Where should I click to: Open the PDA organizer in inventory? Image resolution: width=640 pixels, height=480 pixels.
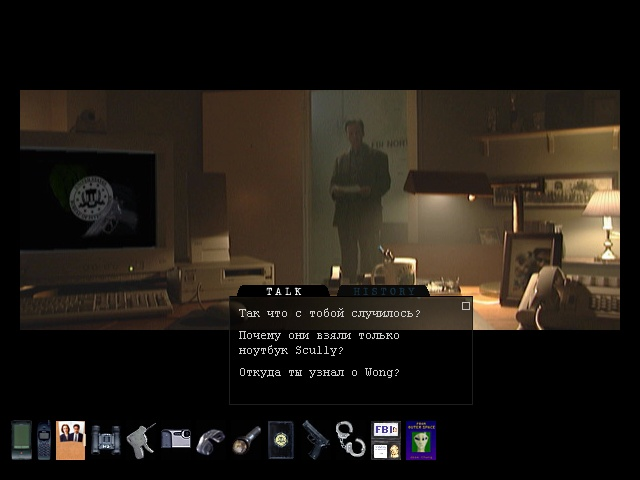pyautogui.click(x=20, y=440)
